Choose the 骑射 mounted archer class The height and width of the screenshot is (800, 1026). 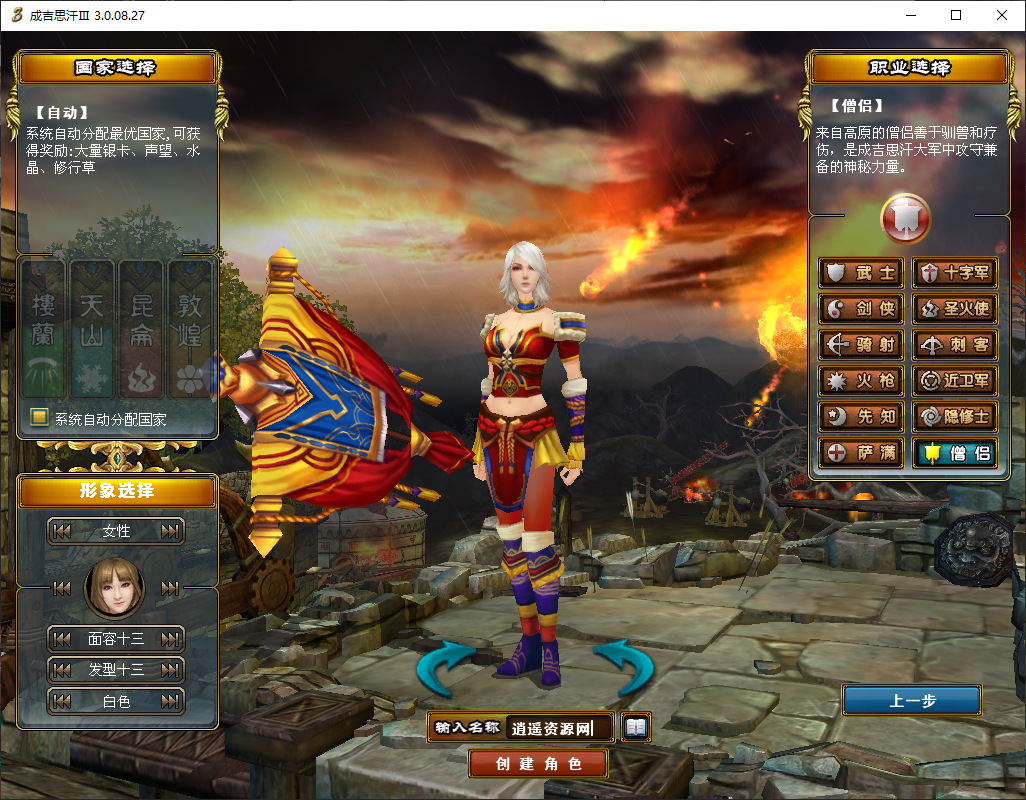(862, 345)
